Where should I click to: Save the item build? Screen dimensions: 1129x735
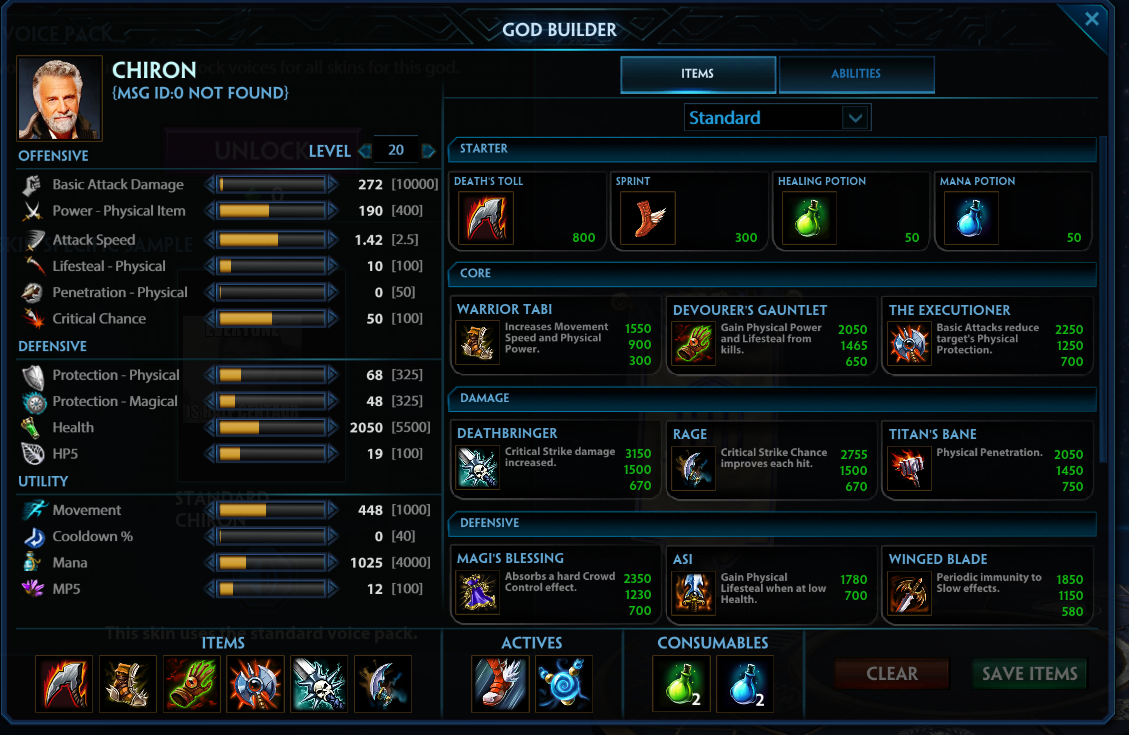[x=1029, y=674]
